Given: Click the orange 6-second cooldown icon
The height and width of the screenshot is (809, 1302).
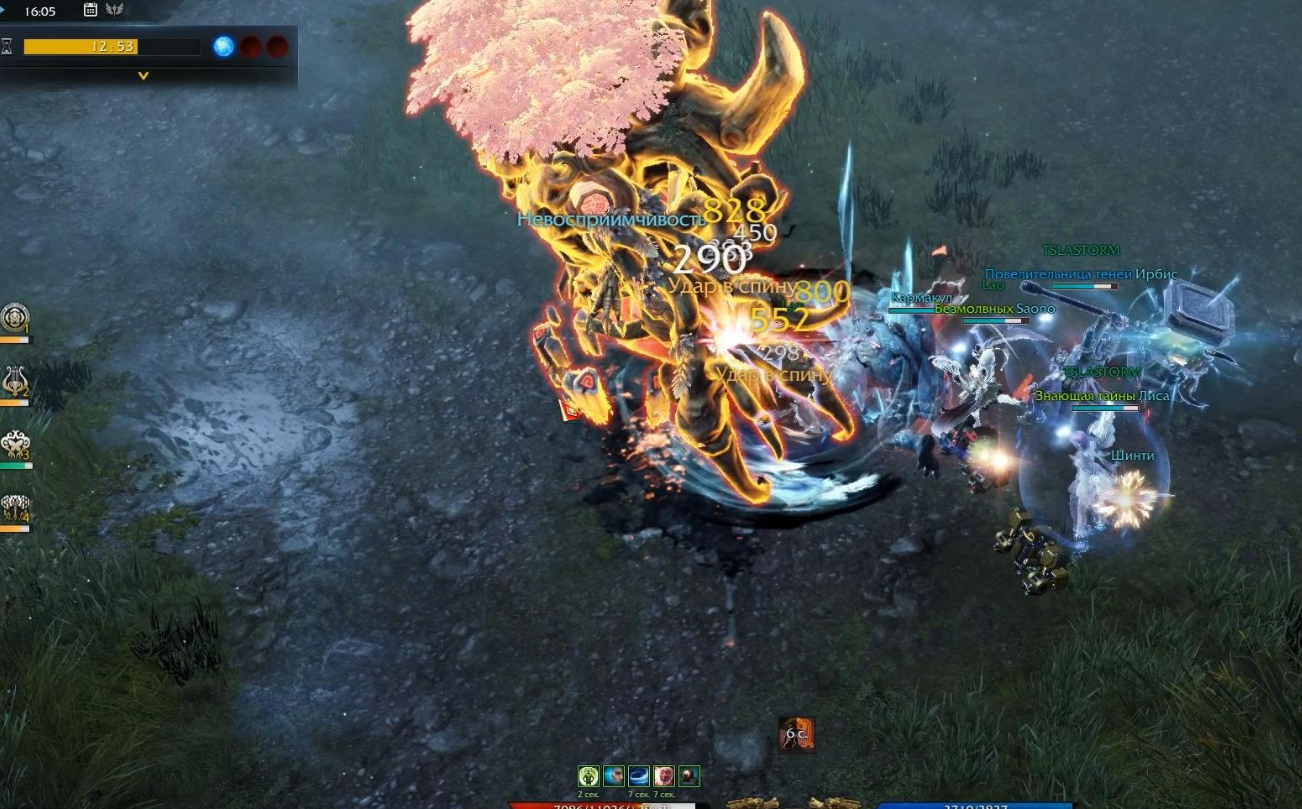Looking at the screenshot, I should click(796, 735).
